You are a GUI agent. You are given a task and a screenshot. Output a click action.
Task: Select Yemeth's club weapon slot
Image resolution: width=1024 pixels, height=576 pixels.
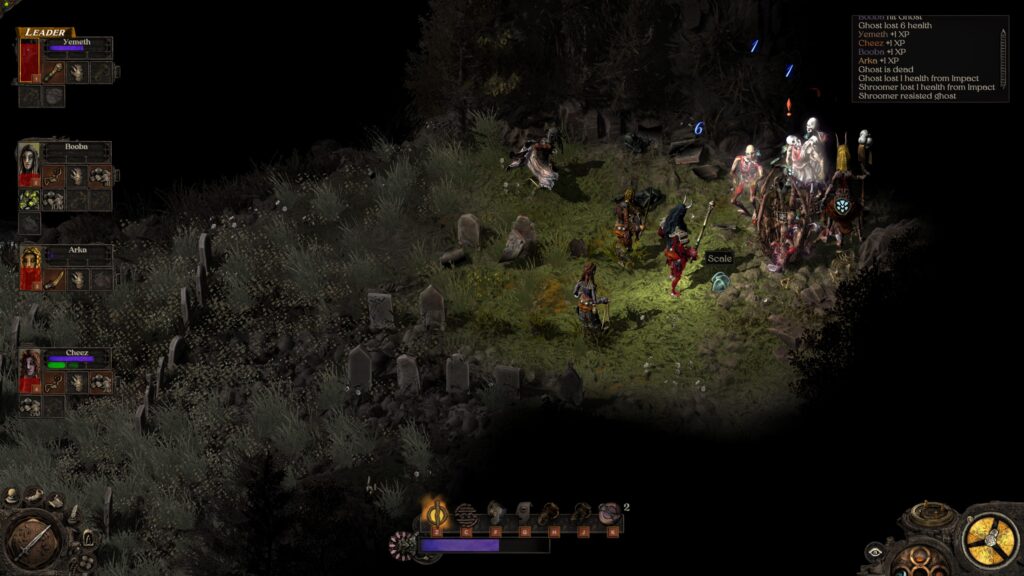[53, 72]
